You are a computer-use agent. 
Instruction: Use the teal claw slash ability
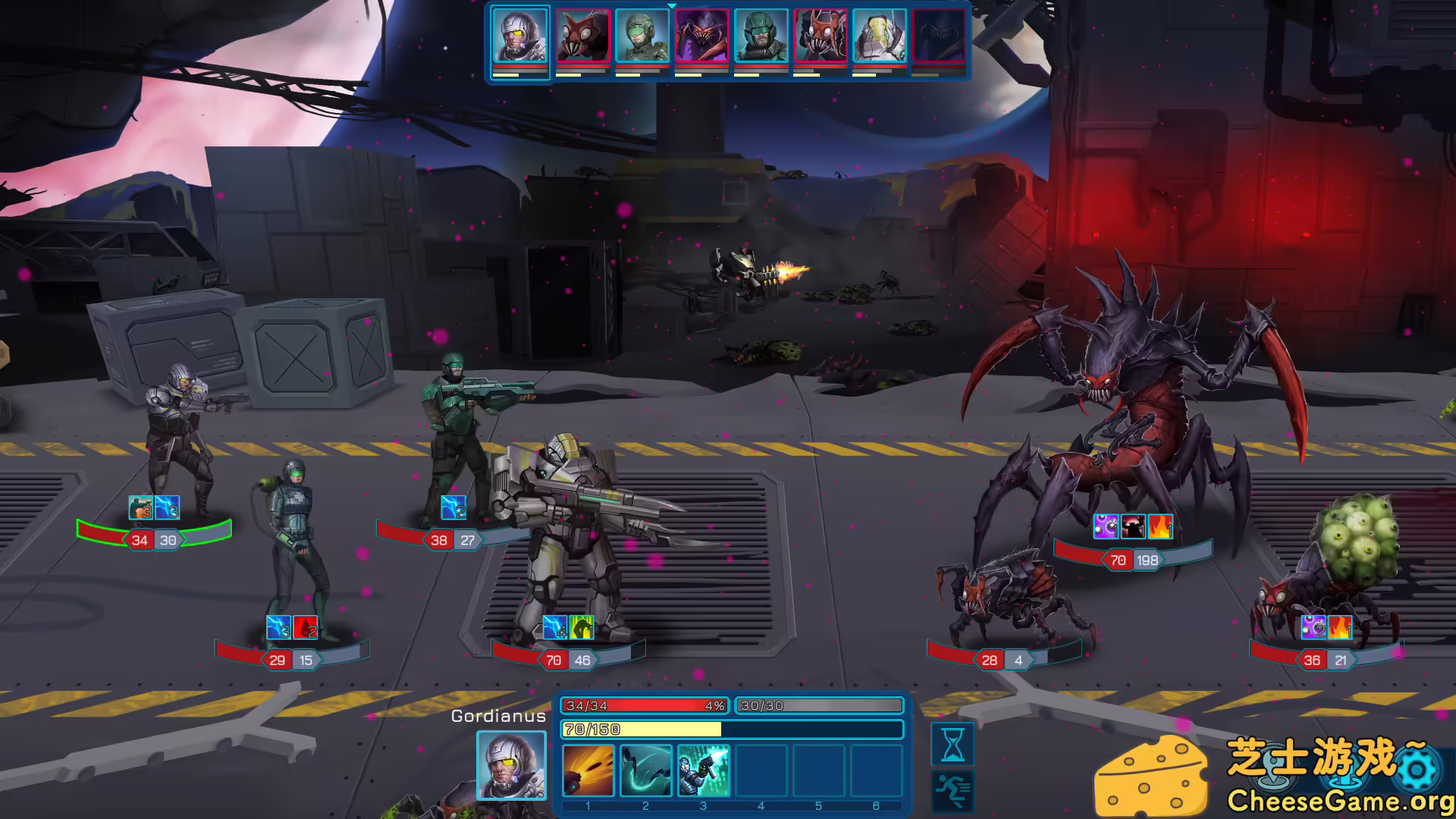[x=646, y=770]
